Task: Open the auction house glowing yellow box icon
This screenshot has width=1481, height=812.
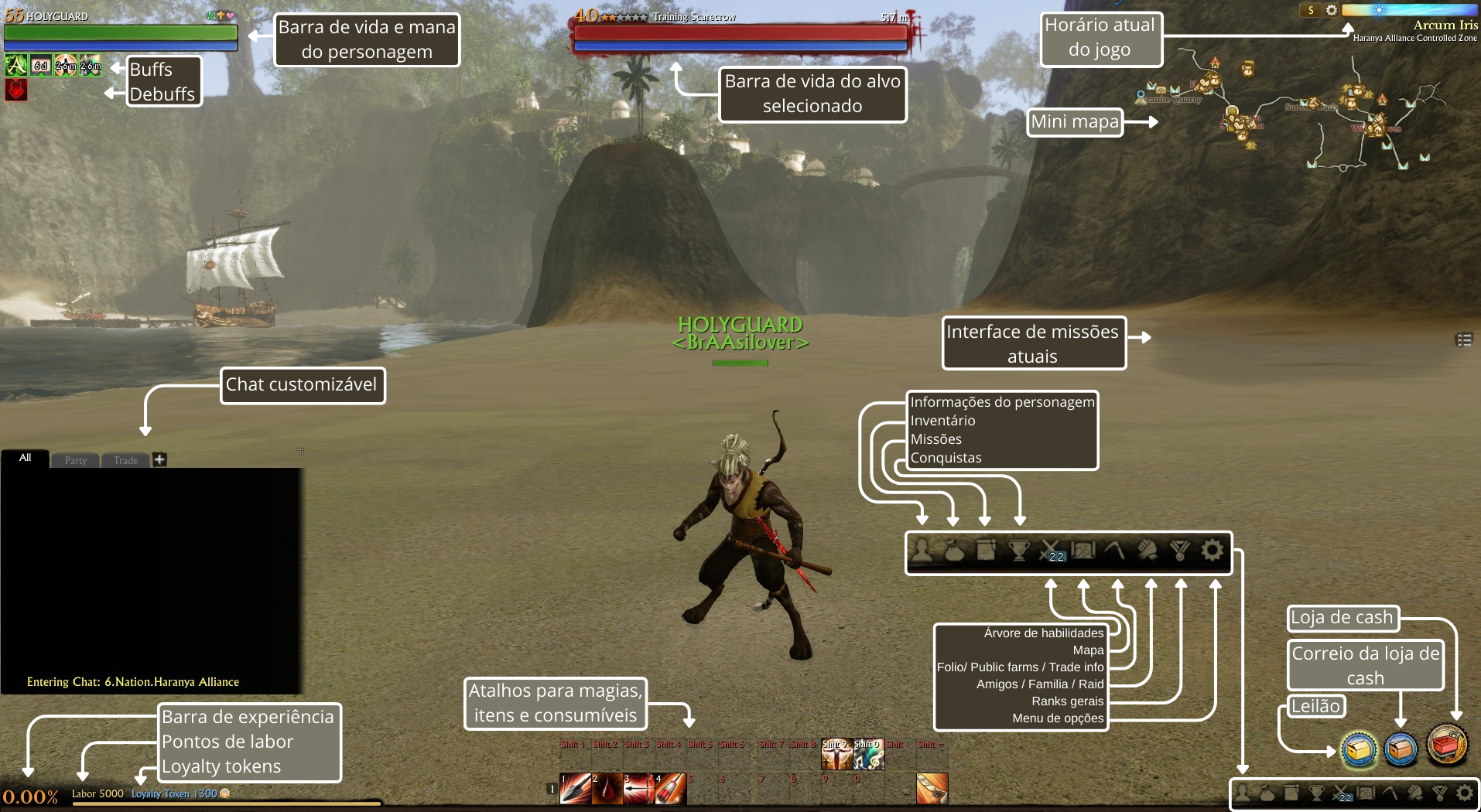Action: [x=1359, y=749]
